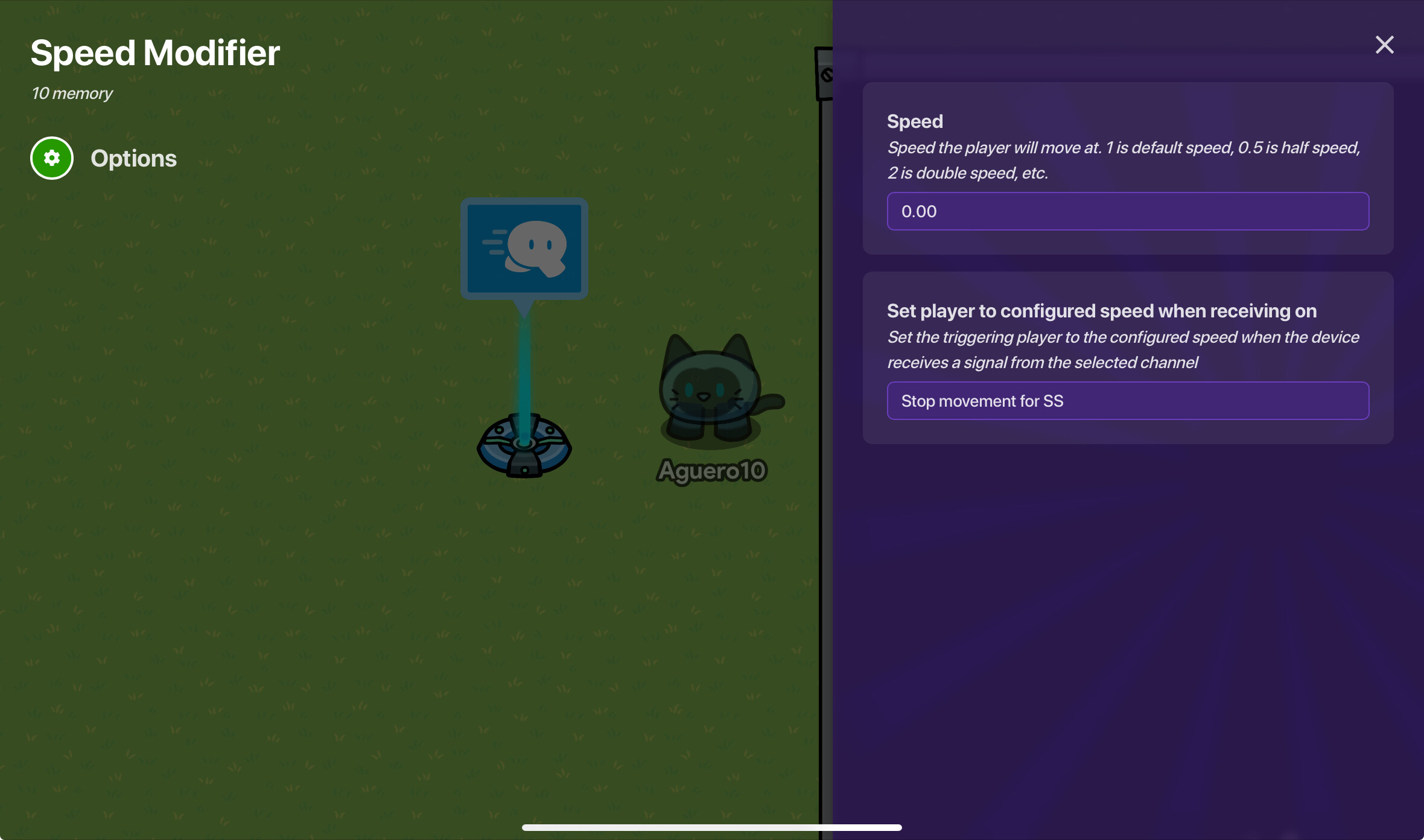The image size is (1424, 840).
Task: Click the Options label text
Action: 134,158
